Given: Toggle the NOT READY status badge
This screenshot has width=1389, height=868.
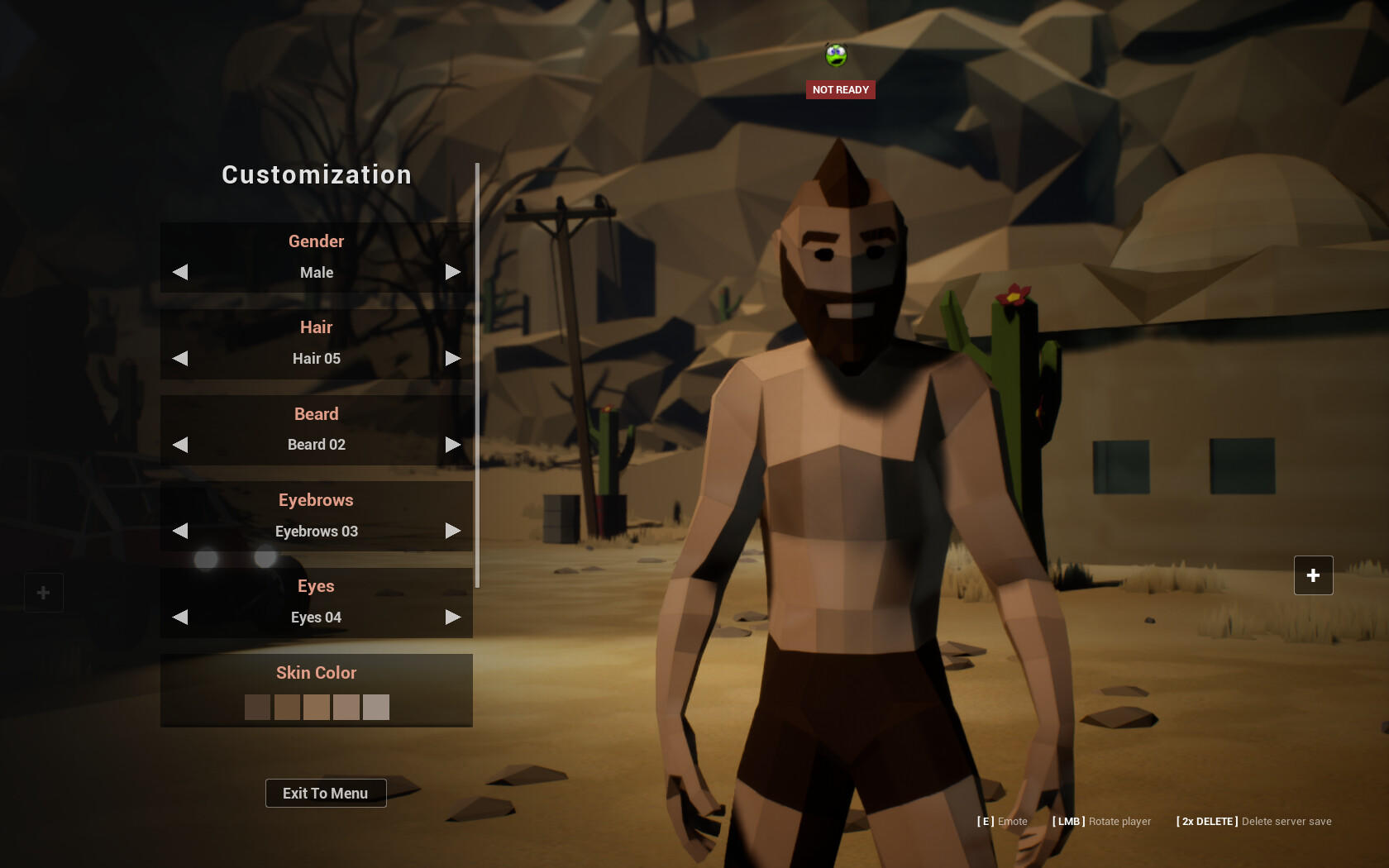Looking at the screenshot, I should click(840, 89).
